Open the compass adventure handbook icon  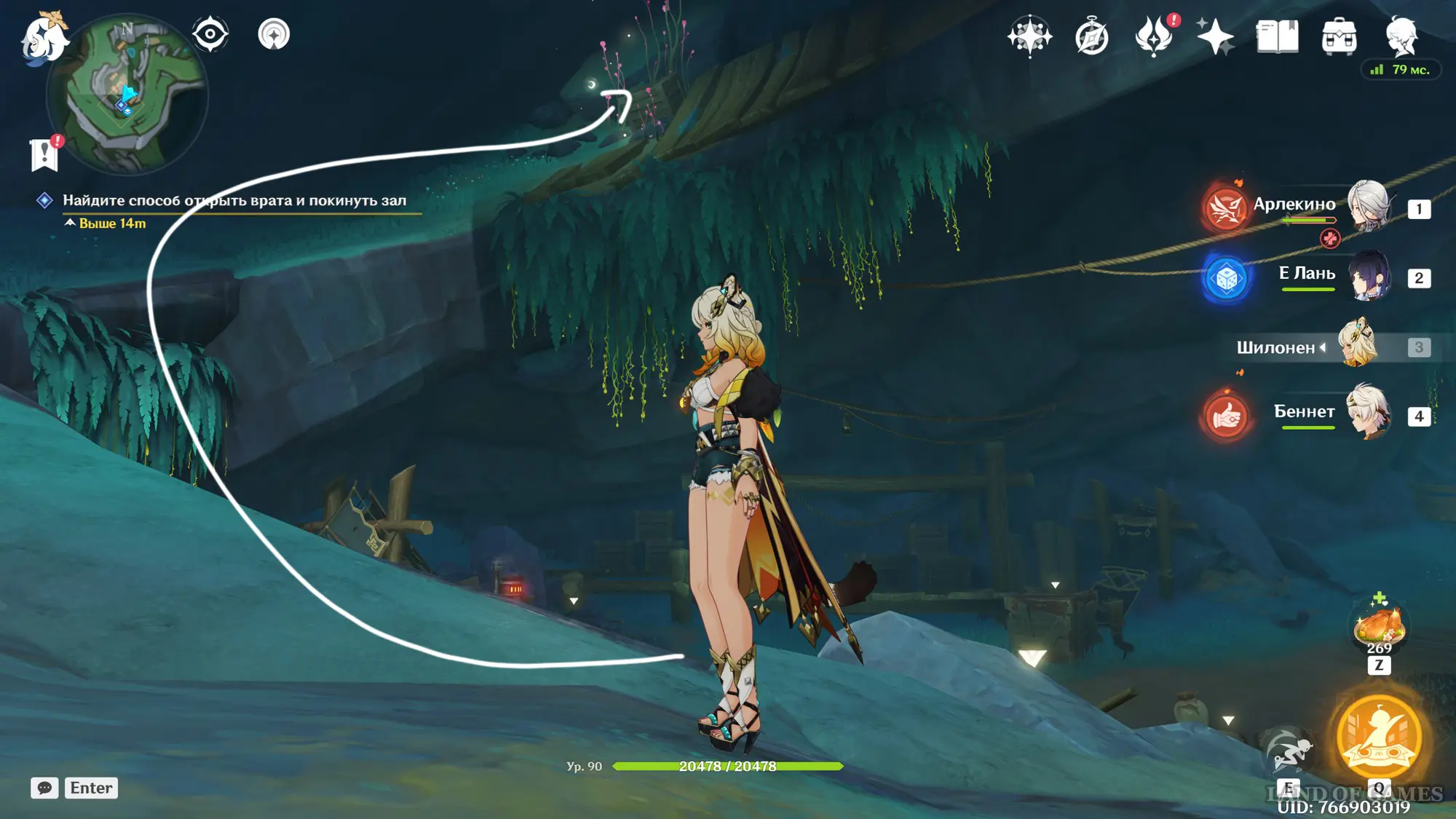[x=1091, y=36]
